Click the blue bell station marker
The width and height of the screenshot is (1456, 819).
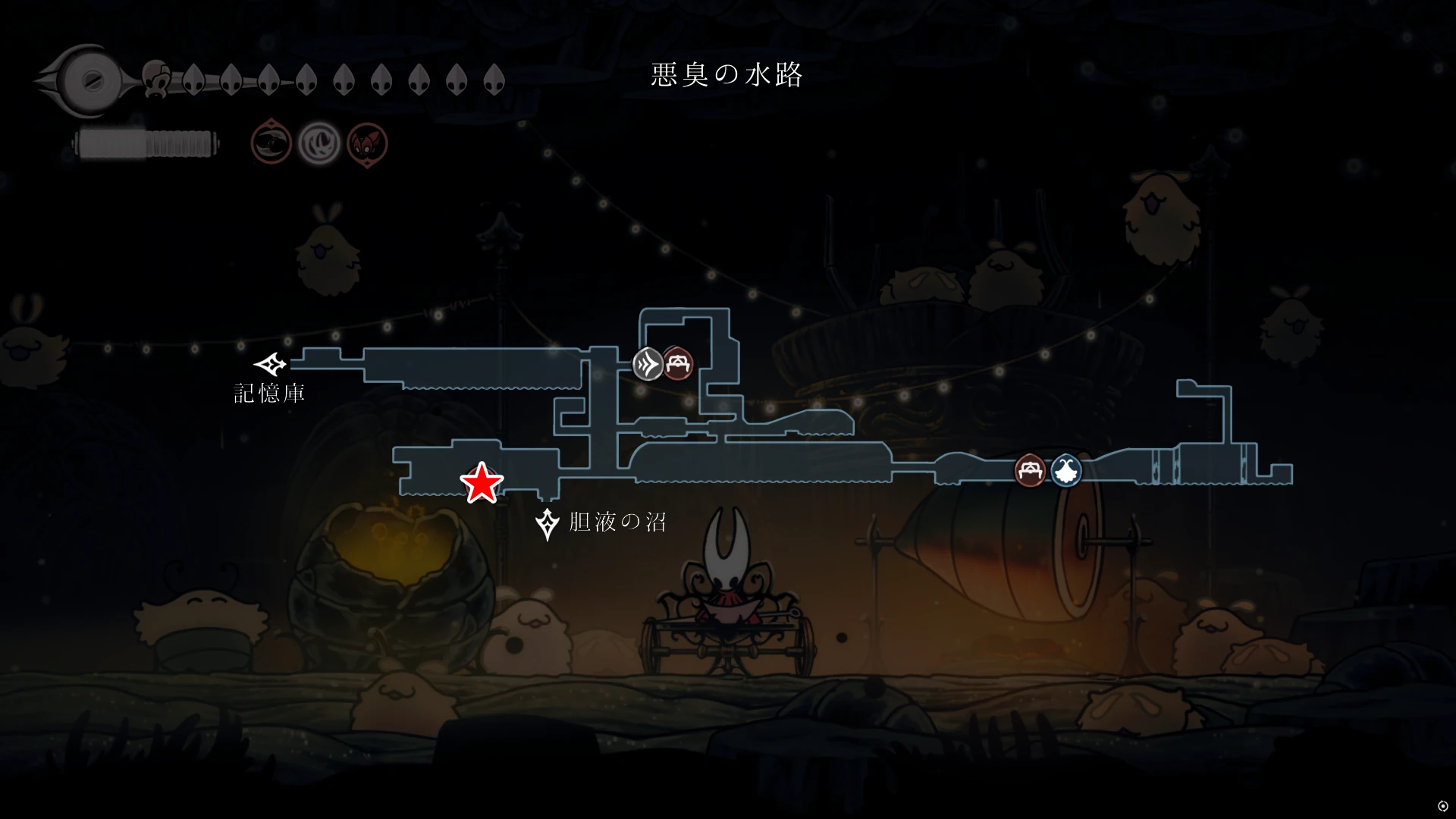click(x=1066, y=471)
